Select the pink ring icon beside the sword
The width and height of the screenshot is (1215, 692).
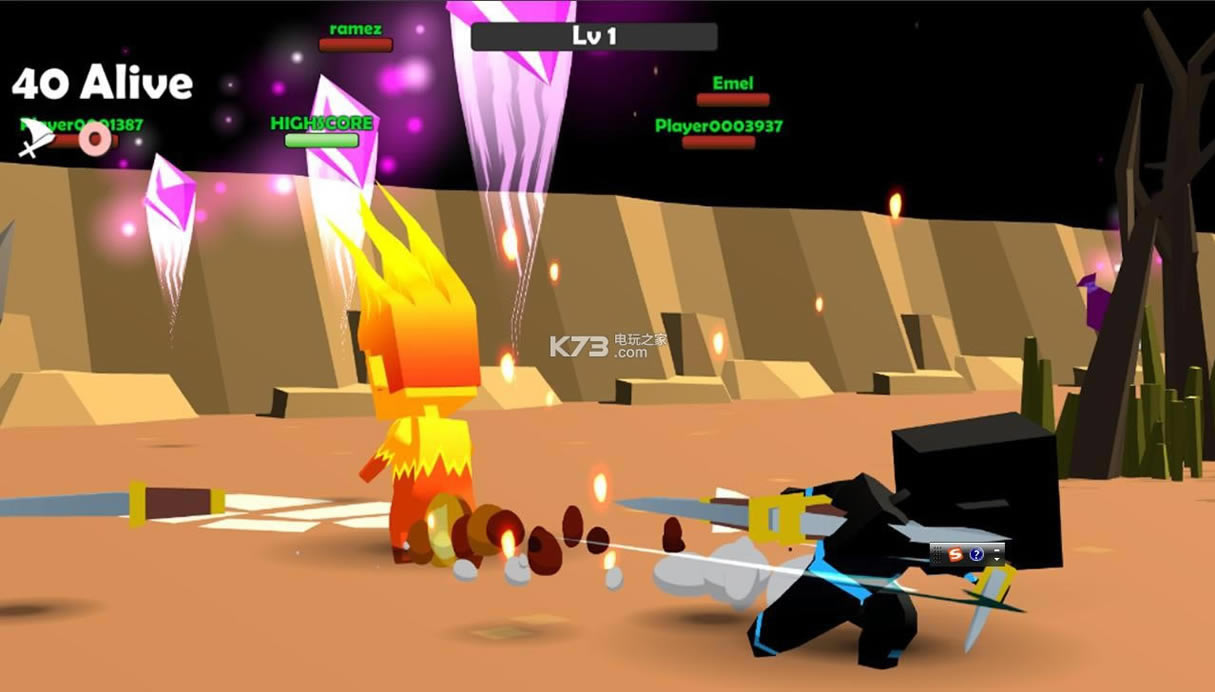(x=95, y=139)
